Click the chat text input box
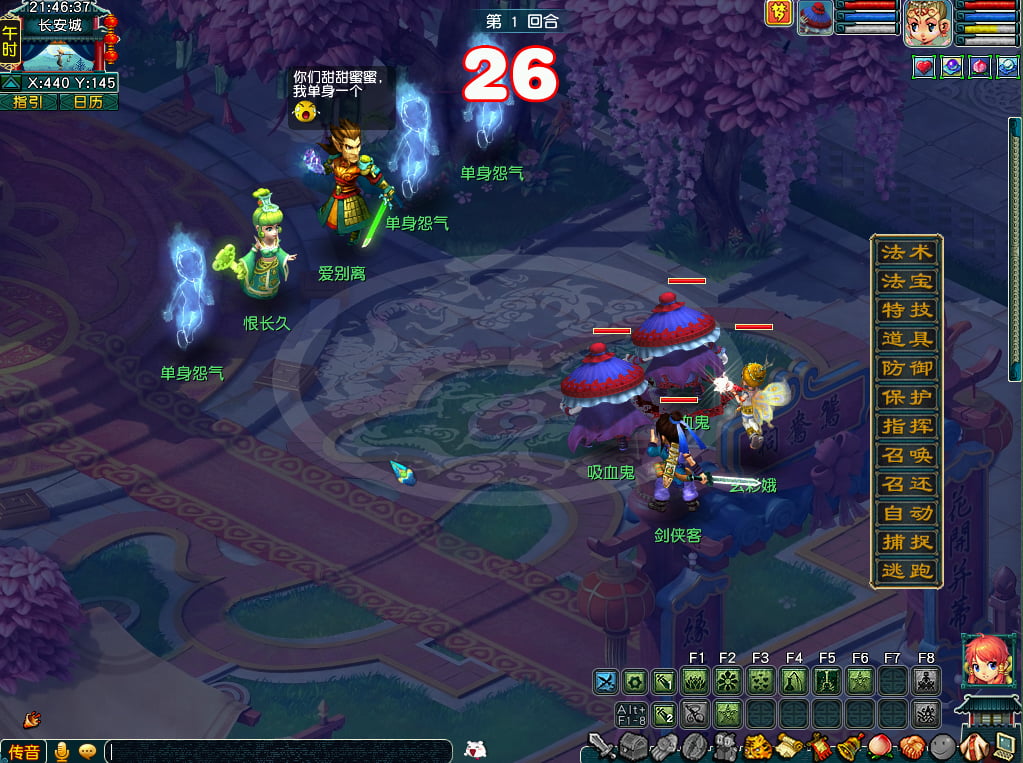The image size is (1023, 763). click(278, 751)
